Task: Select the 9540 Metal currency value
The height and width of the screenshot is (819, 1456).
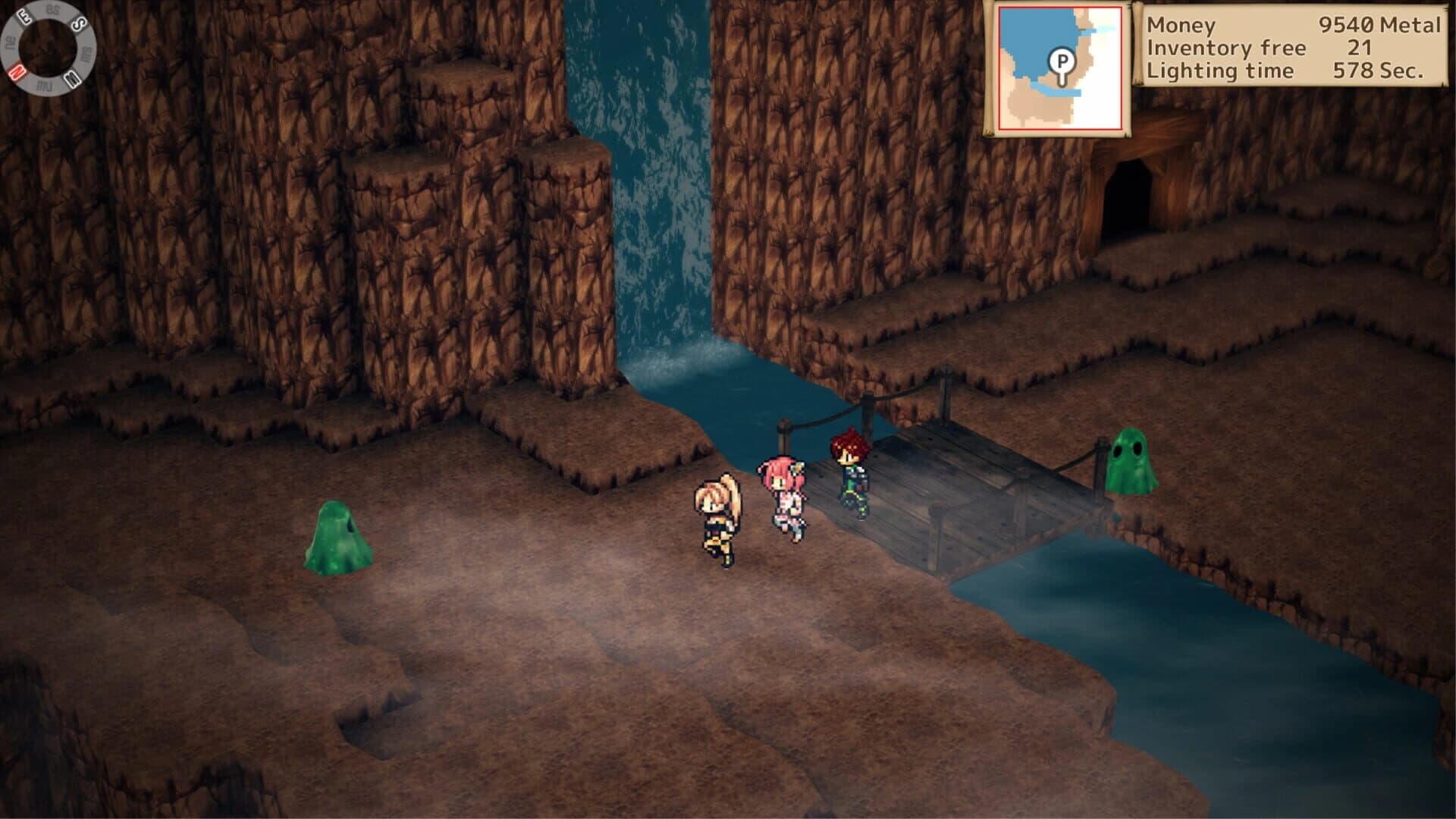Action: [x=1380, y=25]
